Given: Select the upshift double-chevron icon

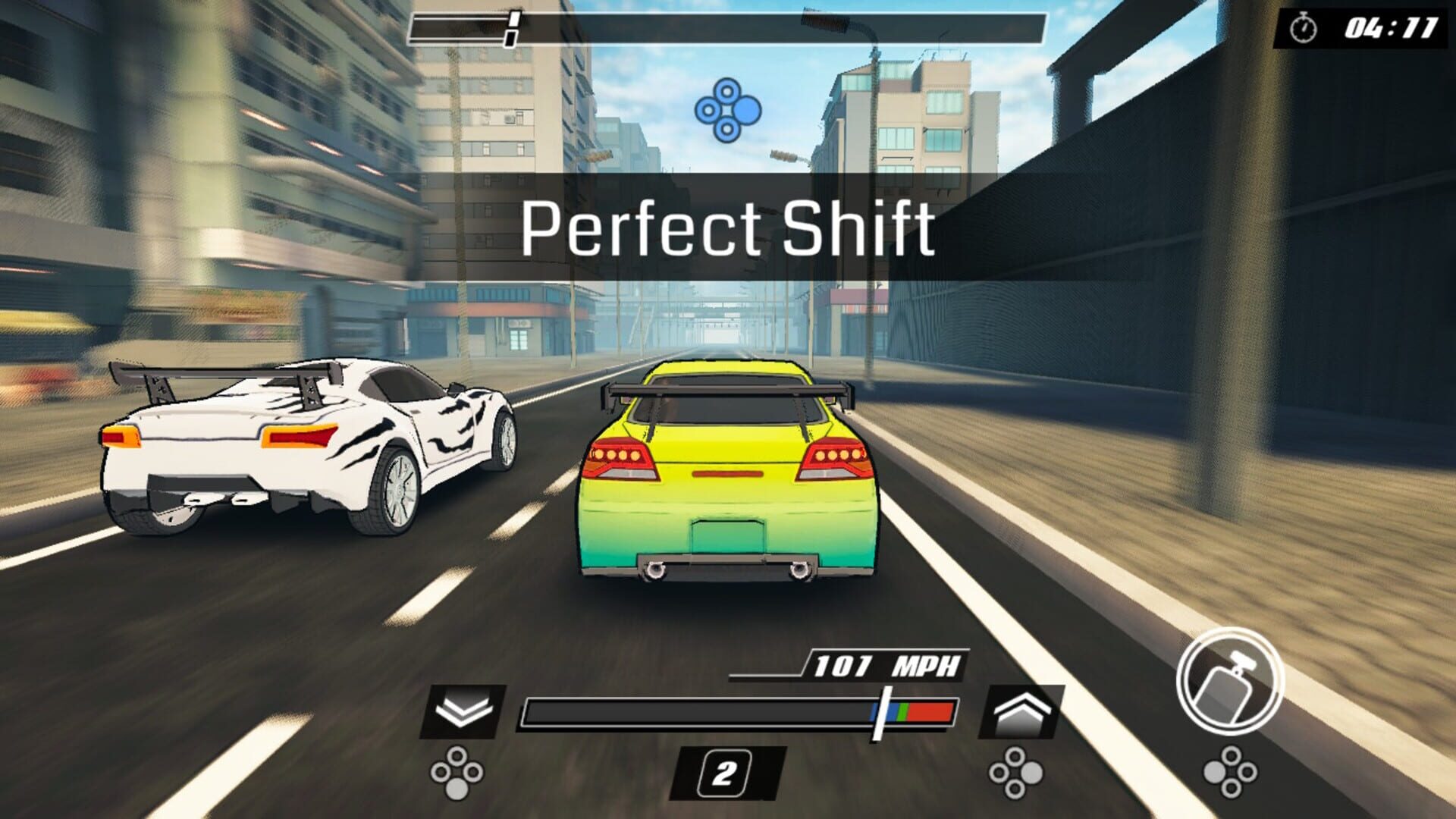Looking at the screenshot, I should 1020,713.
